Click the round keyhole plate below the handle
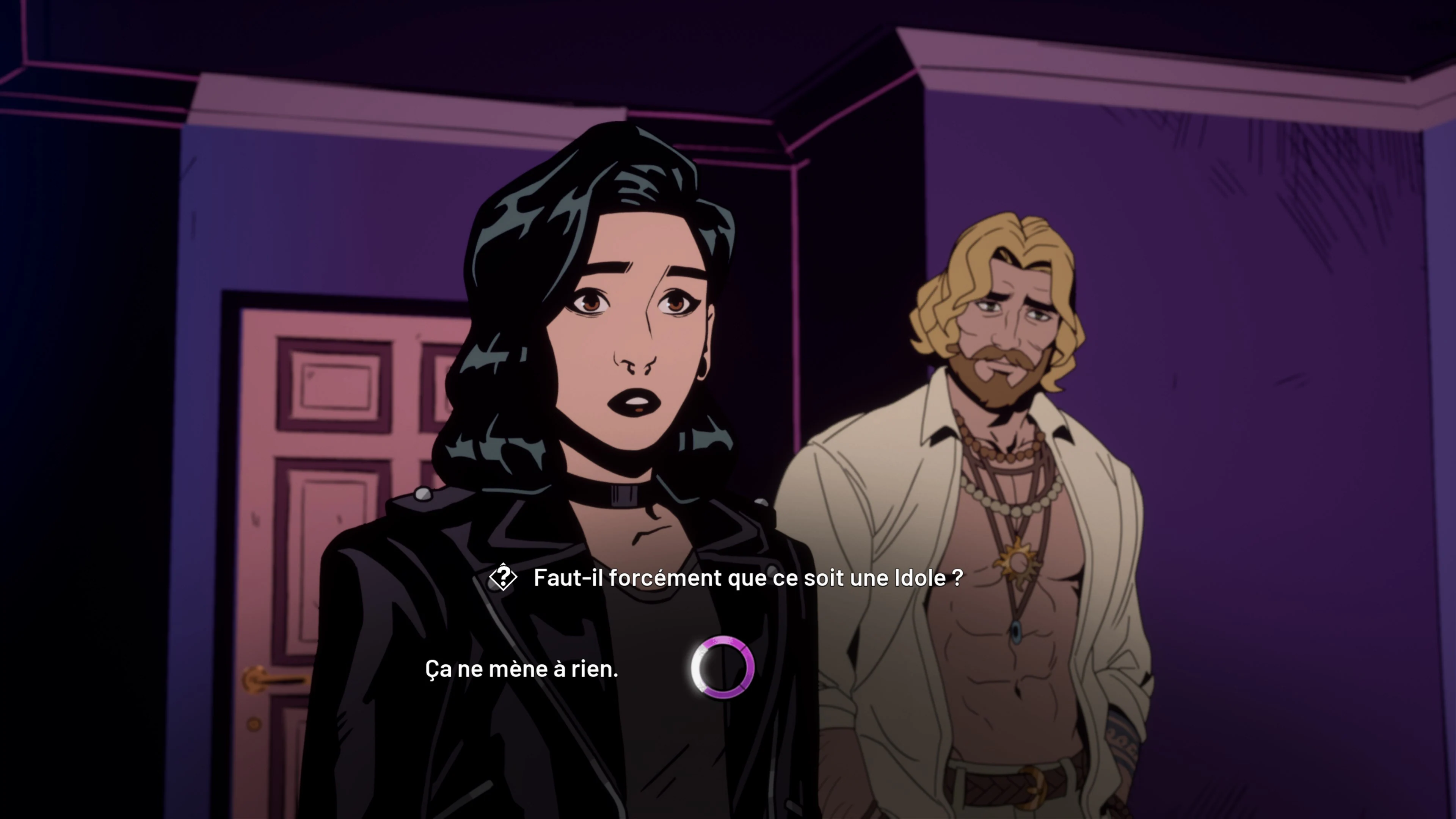1456x819 pixels. 254,725
